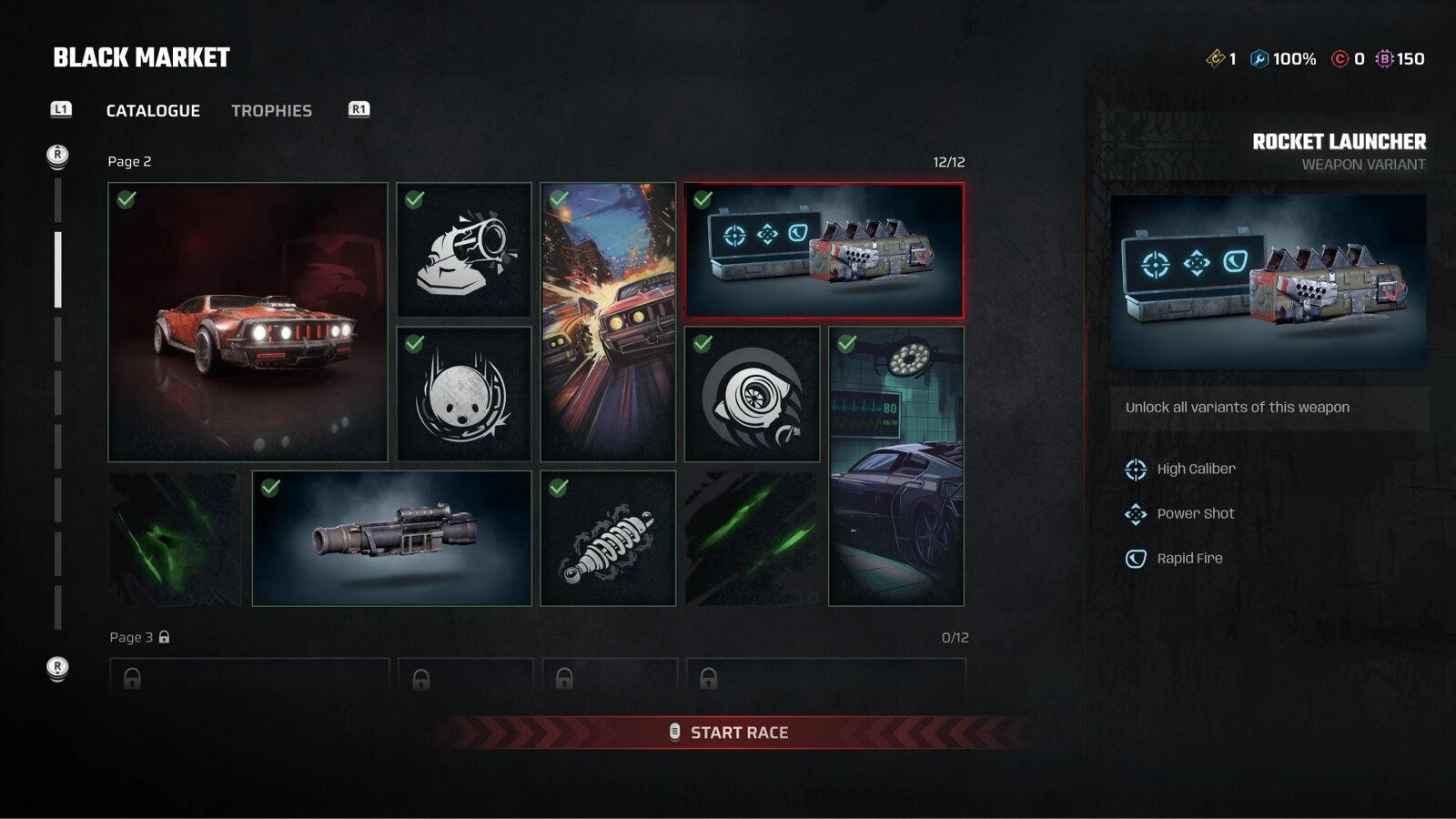The width and height of the screenshot is (1456, 819).
Task: Switch to the Trophies tab
Action: (x=272, y=110)
